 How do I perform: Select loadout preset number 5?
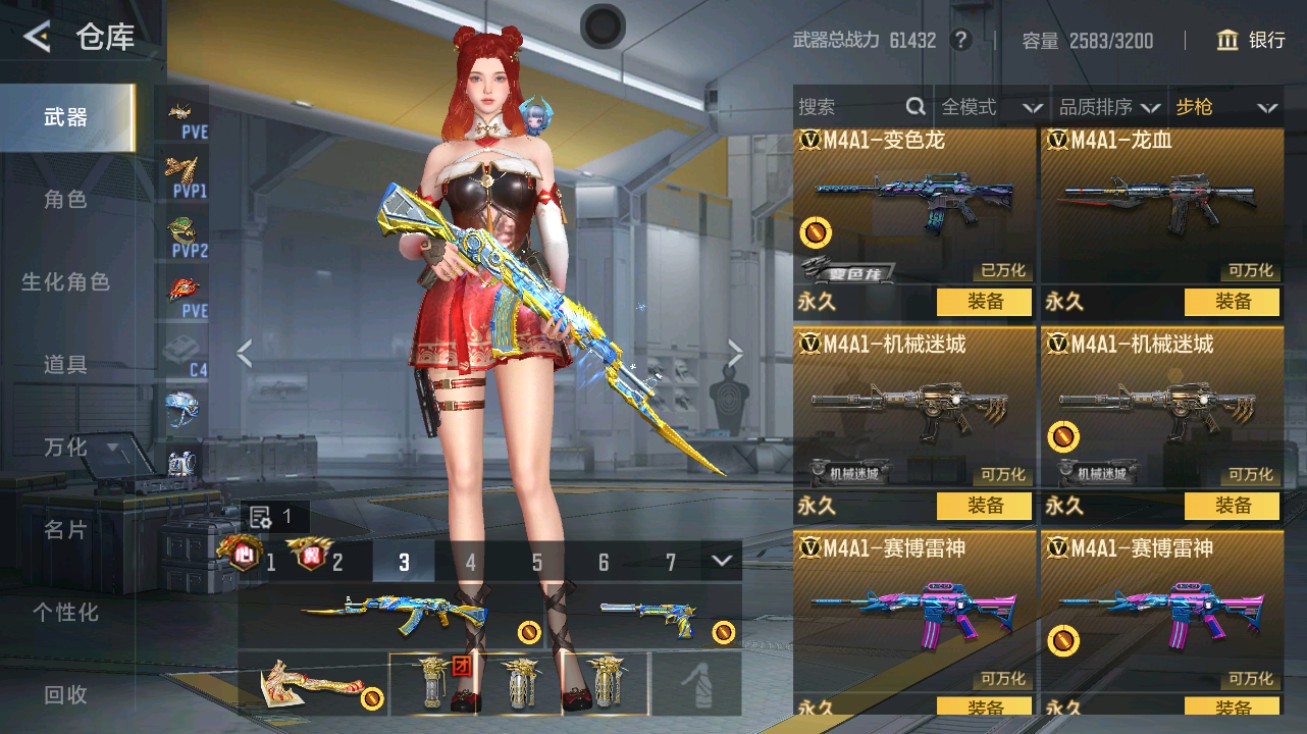click(x=537, y=563)
